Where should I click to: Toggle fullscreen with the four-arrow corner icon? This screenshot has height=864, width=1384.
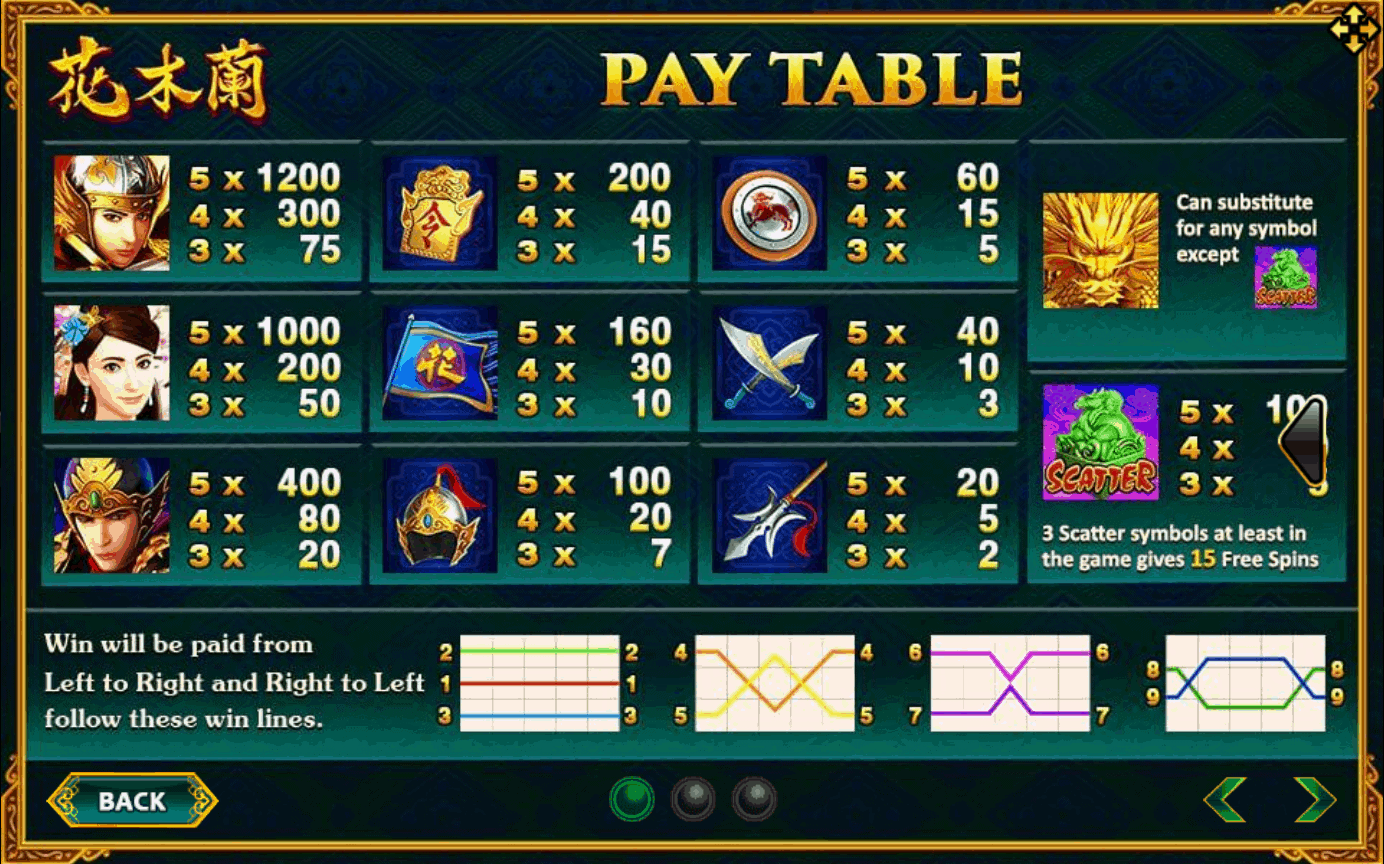(x=1352, y=30)
